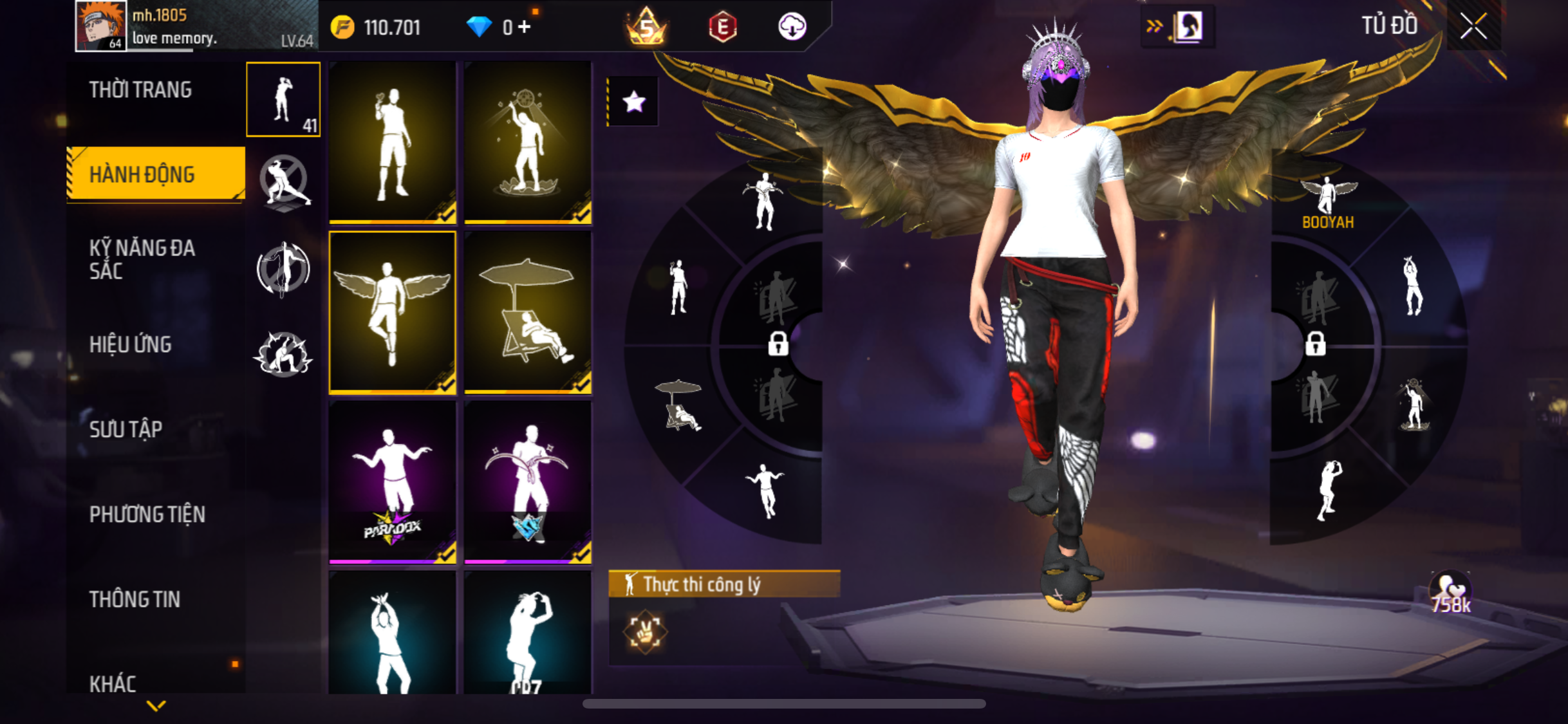The width and height of the screenshot is (1568, 724).
Task: Add diamonds with the plus button
Action: (525, 27)
